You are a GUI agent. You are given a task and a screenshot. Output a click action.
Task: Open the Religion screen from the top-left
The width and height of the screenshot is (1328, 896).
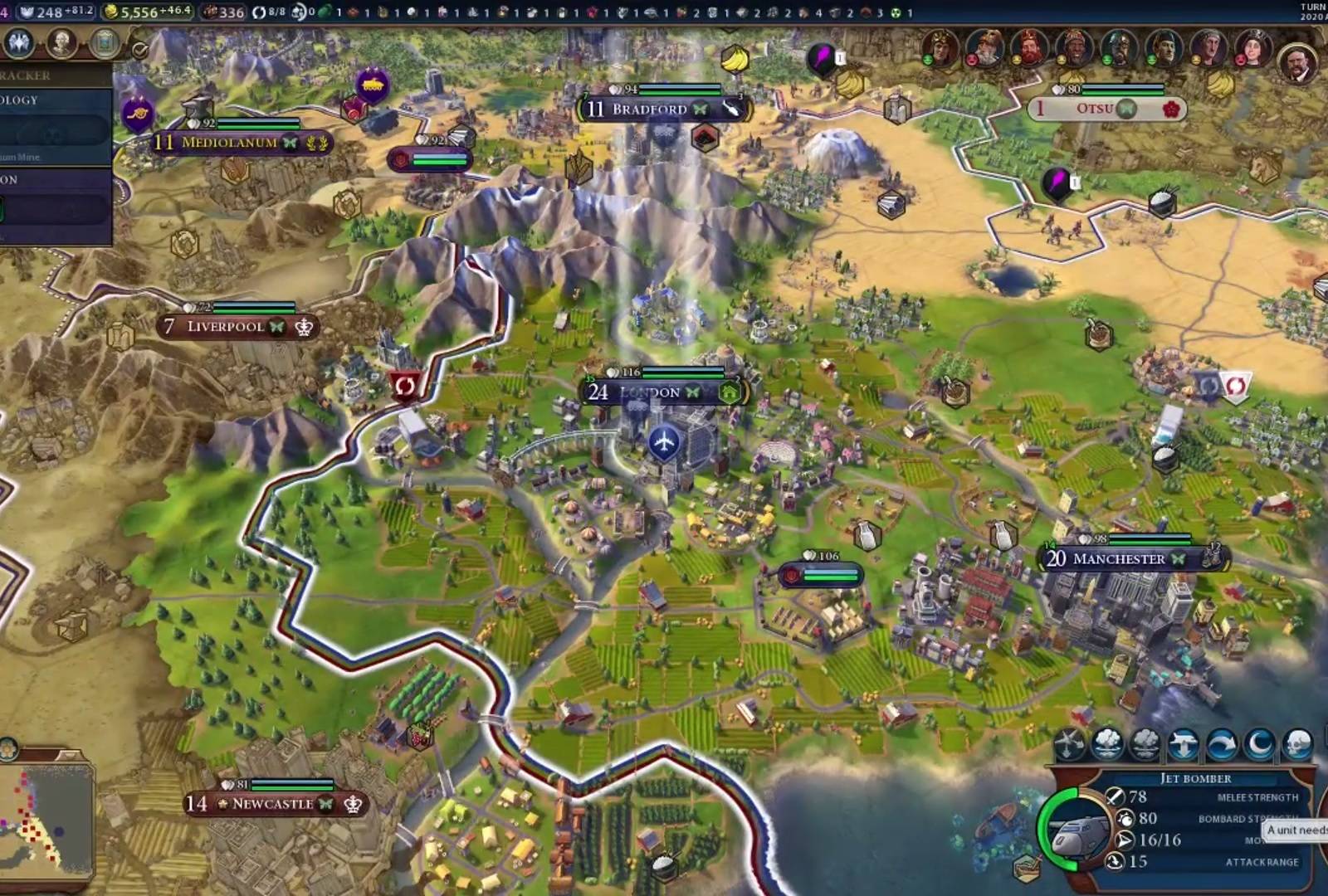18,43
